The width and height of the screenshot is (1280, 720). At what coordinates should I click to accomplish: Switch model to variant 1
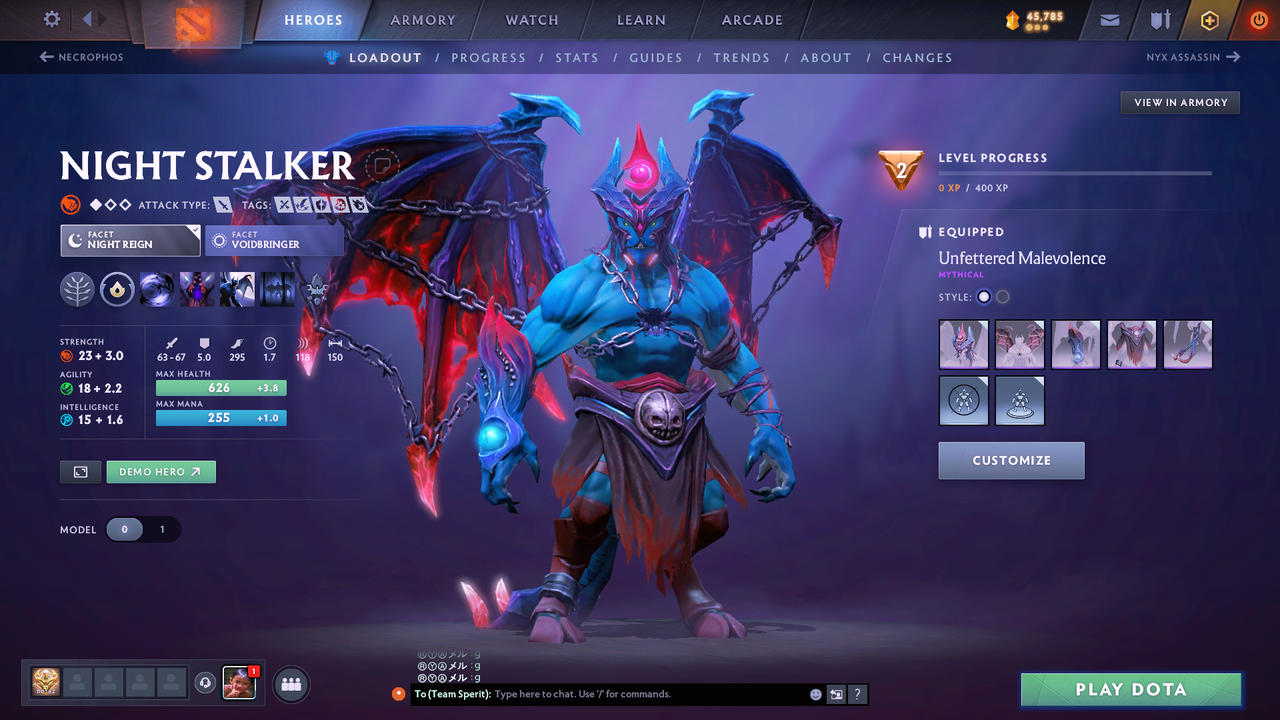(x=162, y=529)
